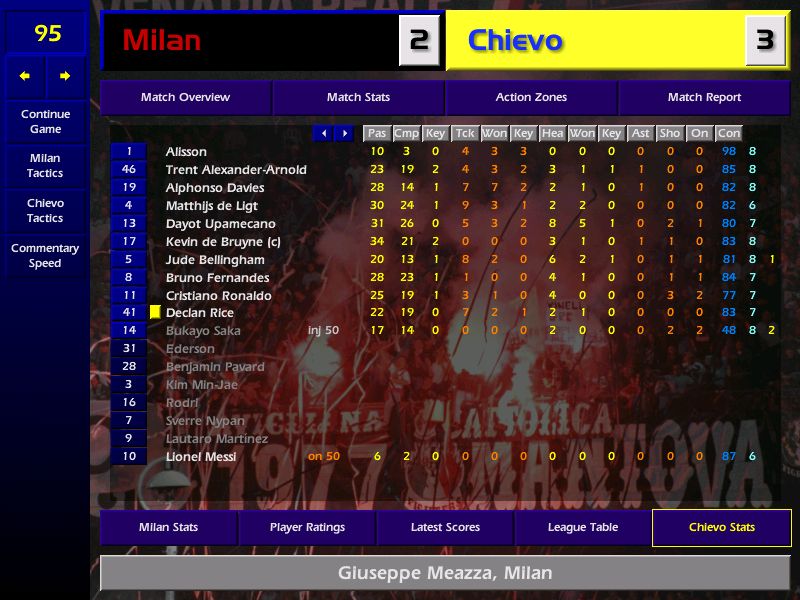Sort the table by the Pas column
The image size is (800, 600).
[x=376, y=133]
